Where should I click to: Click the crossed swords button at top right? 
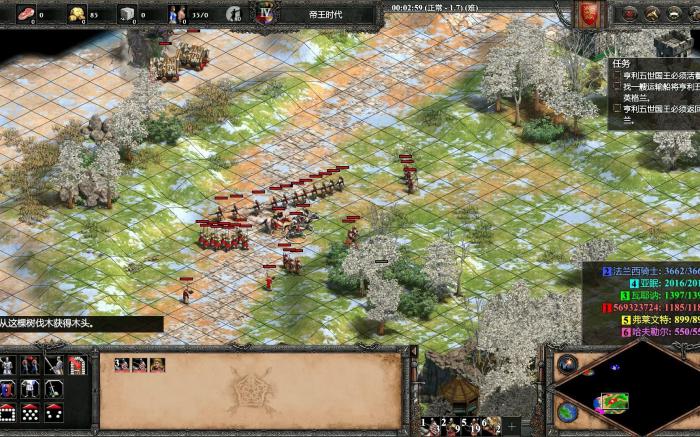pyautogui.click(x=629, y=14)
